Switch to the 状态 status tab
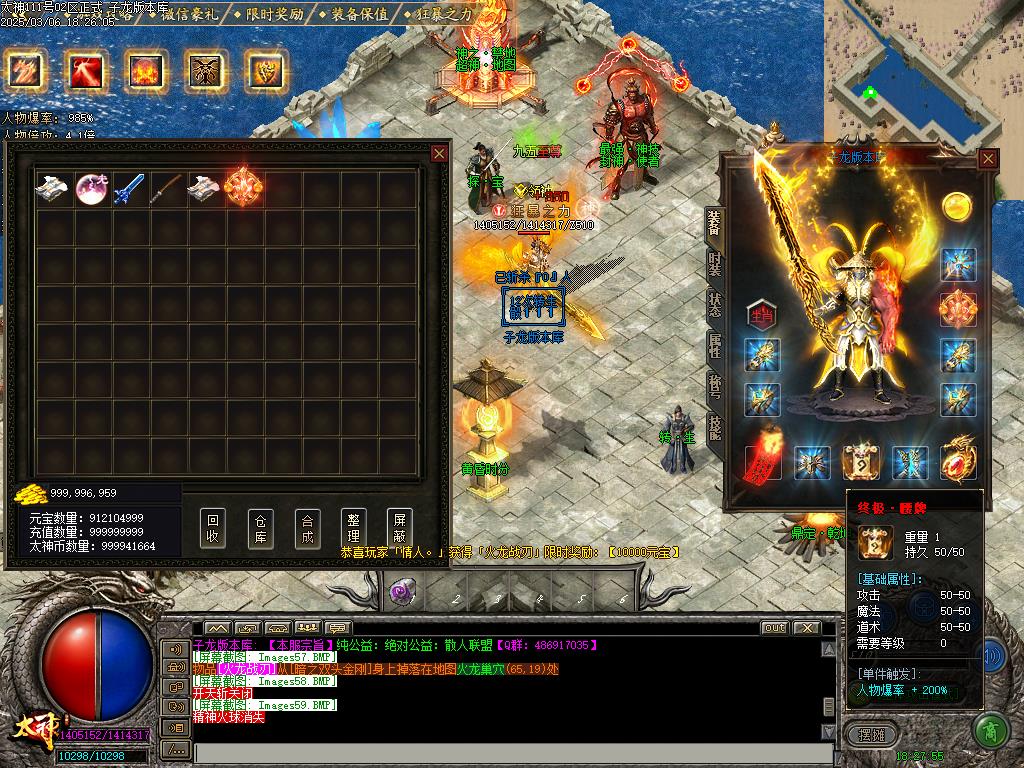The image size is (1024, 768). click(714, 305)
